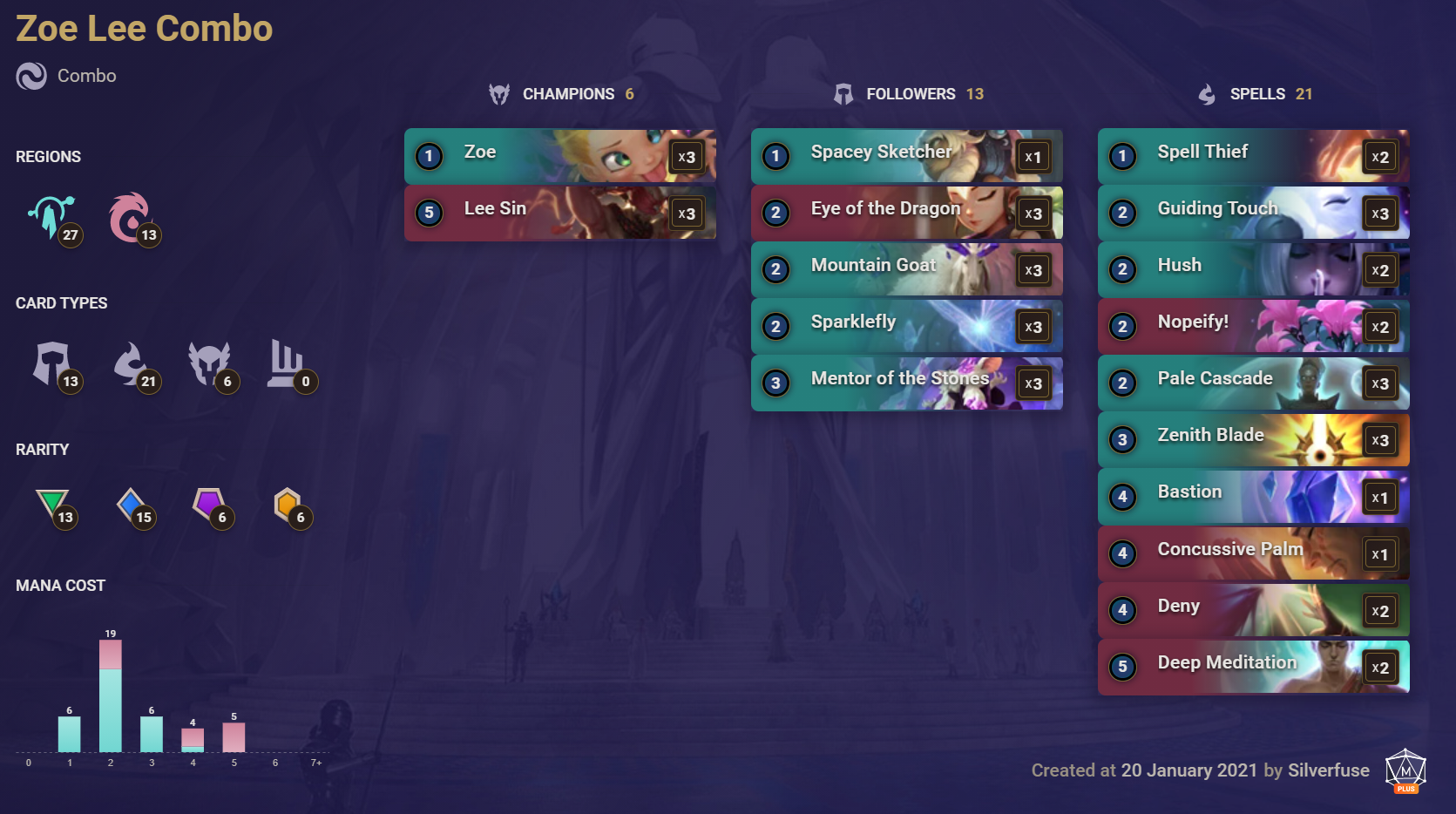Expand the CHAMPIONS section header
This screenshot has width=1456, height=814.
(x=560, y=93)
